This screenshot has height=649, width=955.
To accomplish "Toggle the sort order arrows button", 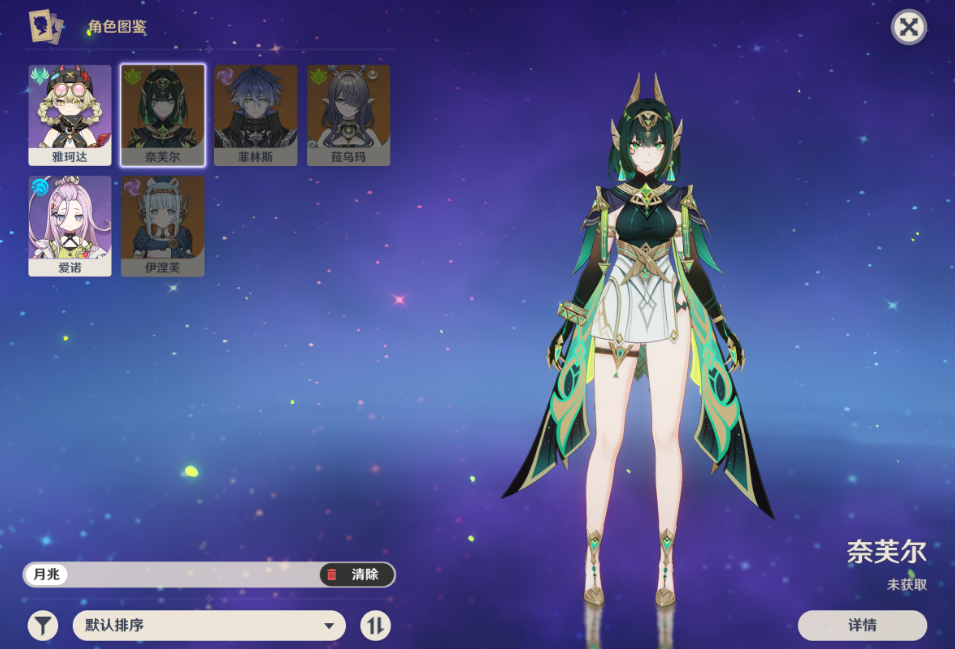I will (375, 626).
